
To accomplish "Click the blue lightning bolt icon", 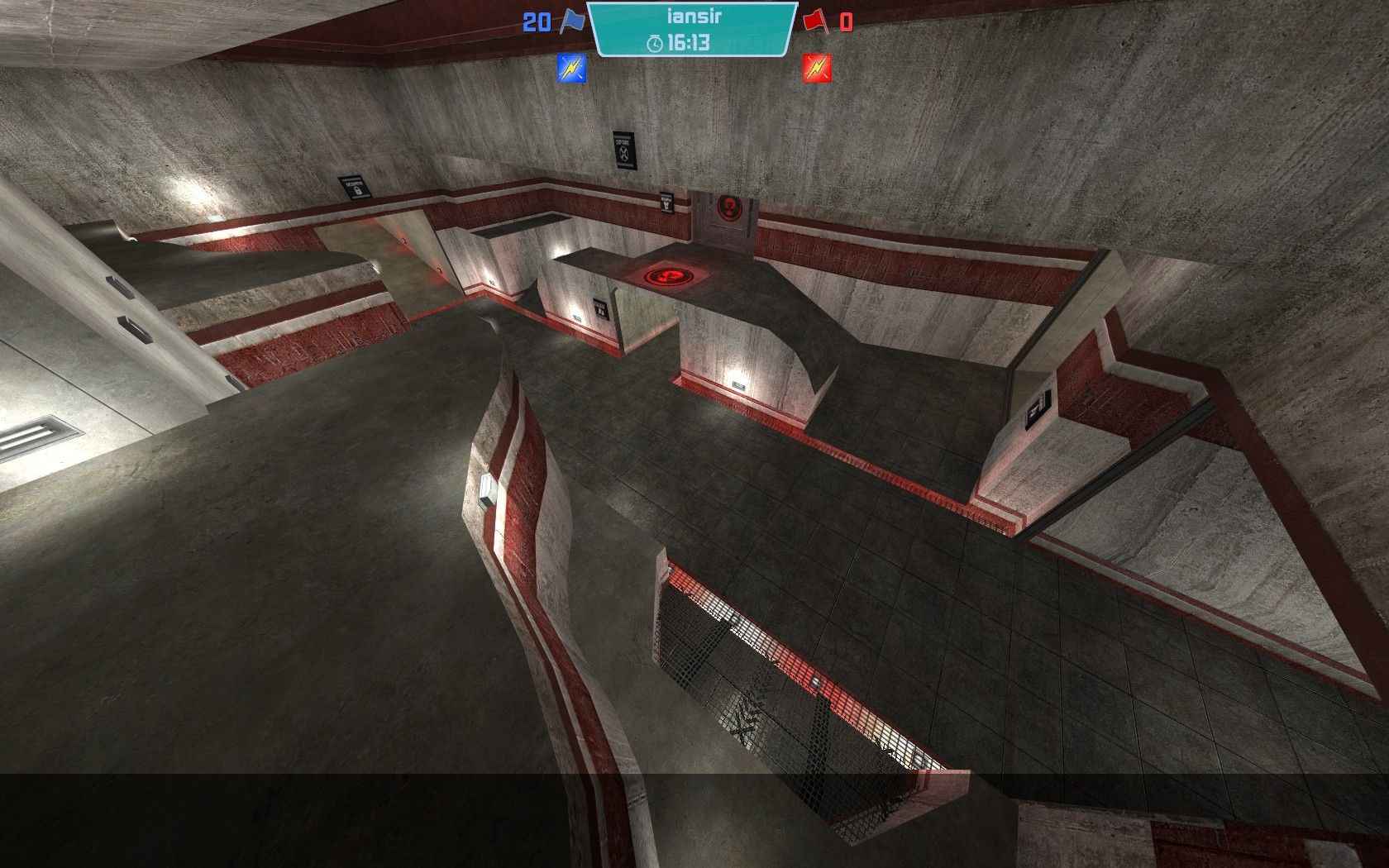I will [x=571, y=69].
